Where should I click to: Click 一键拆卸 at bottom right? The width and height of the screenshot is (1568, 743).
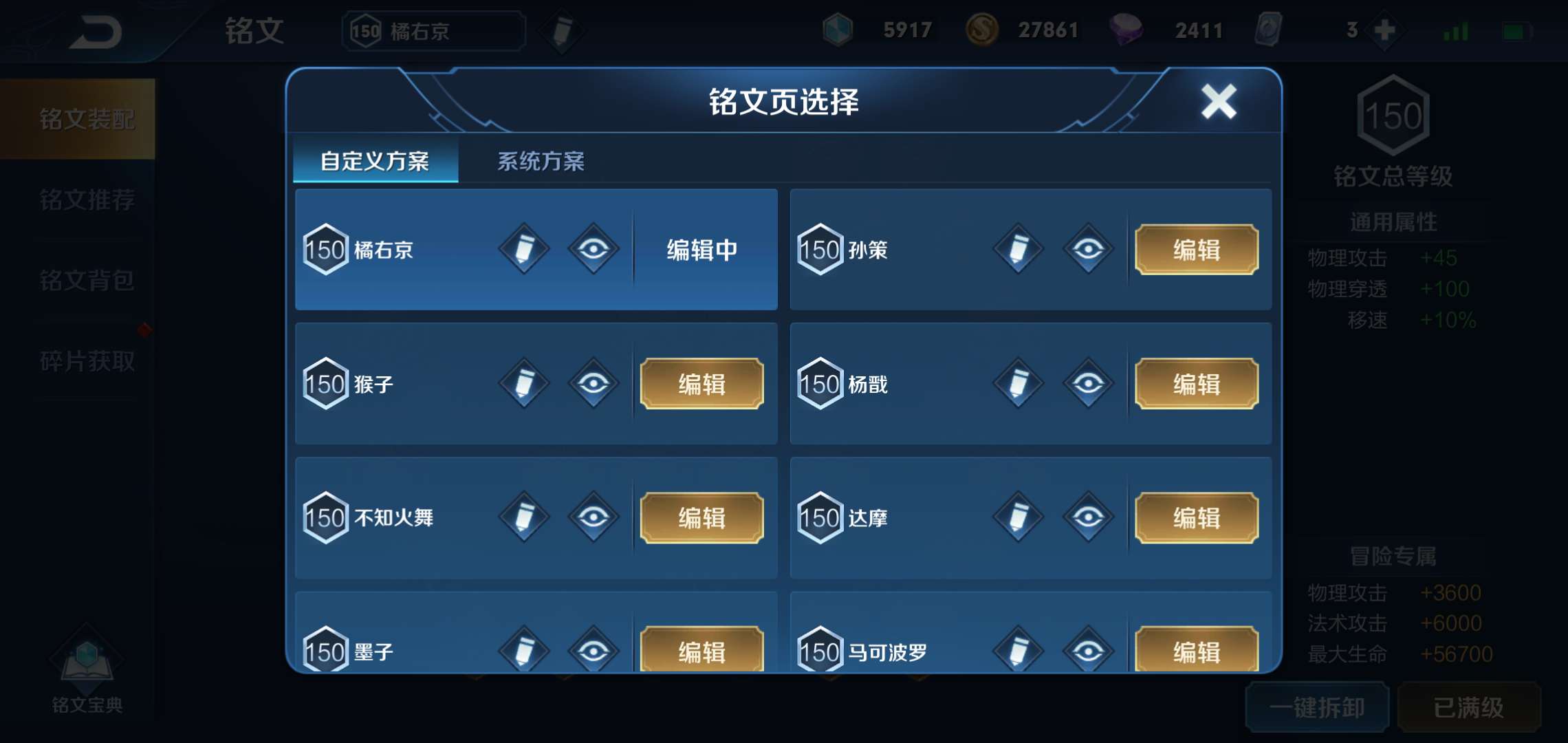(1318, 706)
